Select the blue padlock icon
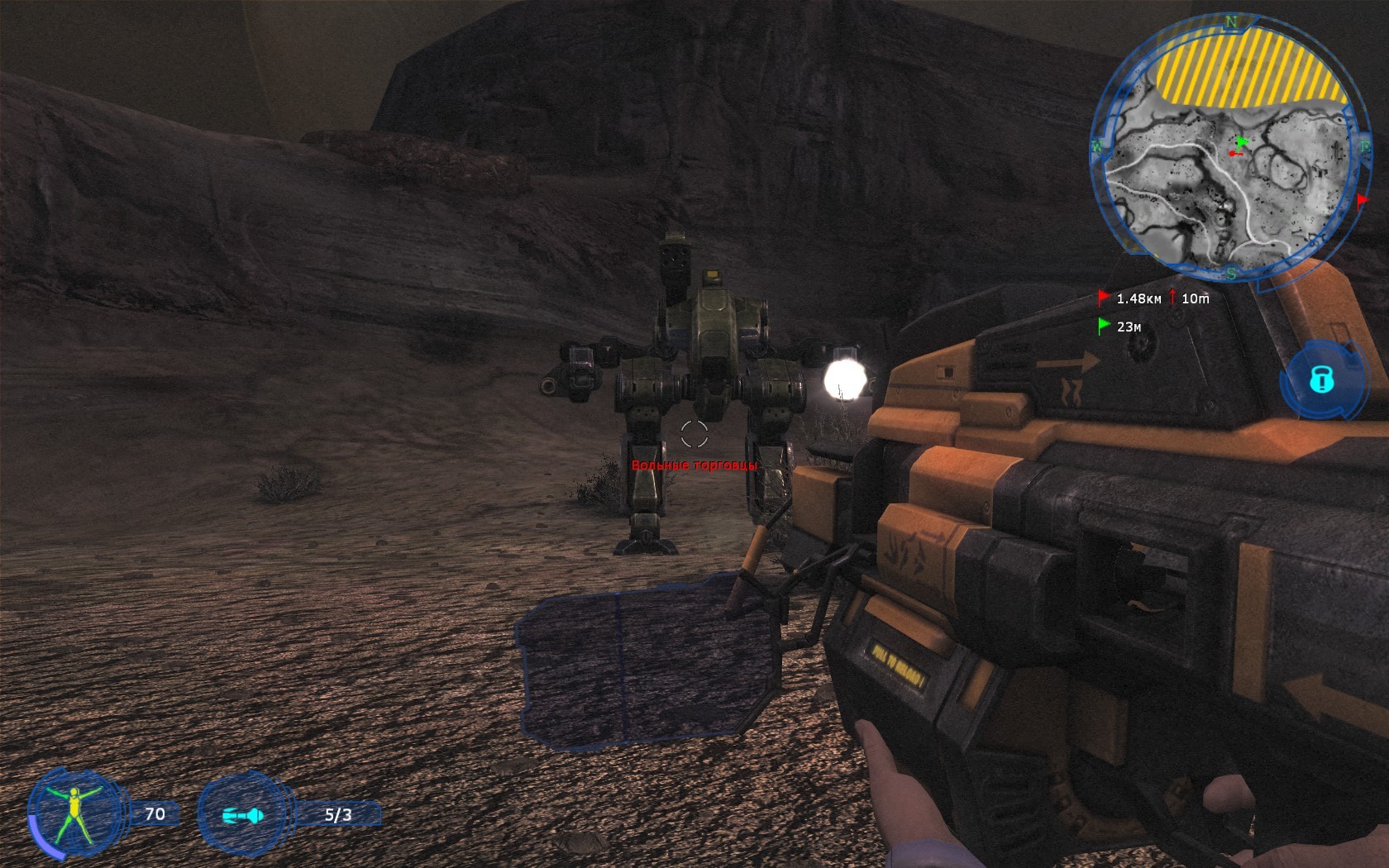This screenshot has width=1389, height=868. coord(1321,379)
